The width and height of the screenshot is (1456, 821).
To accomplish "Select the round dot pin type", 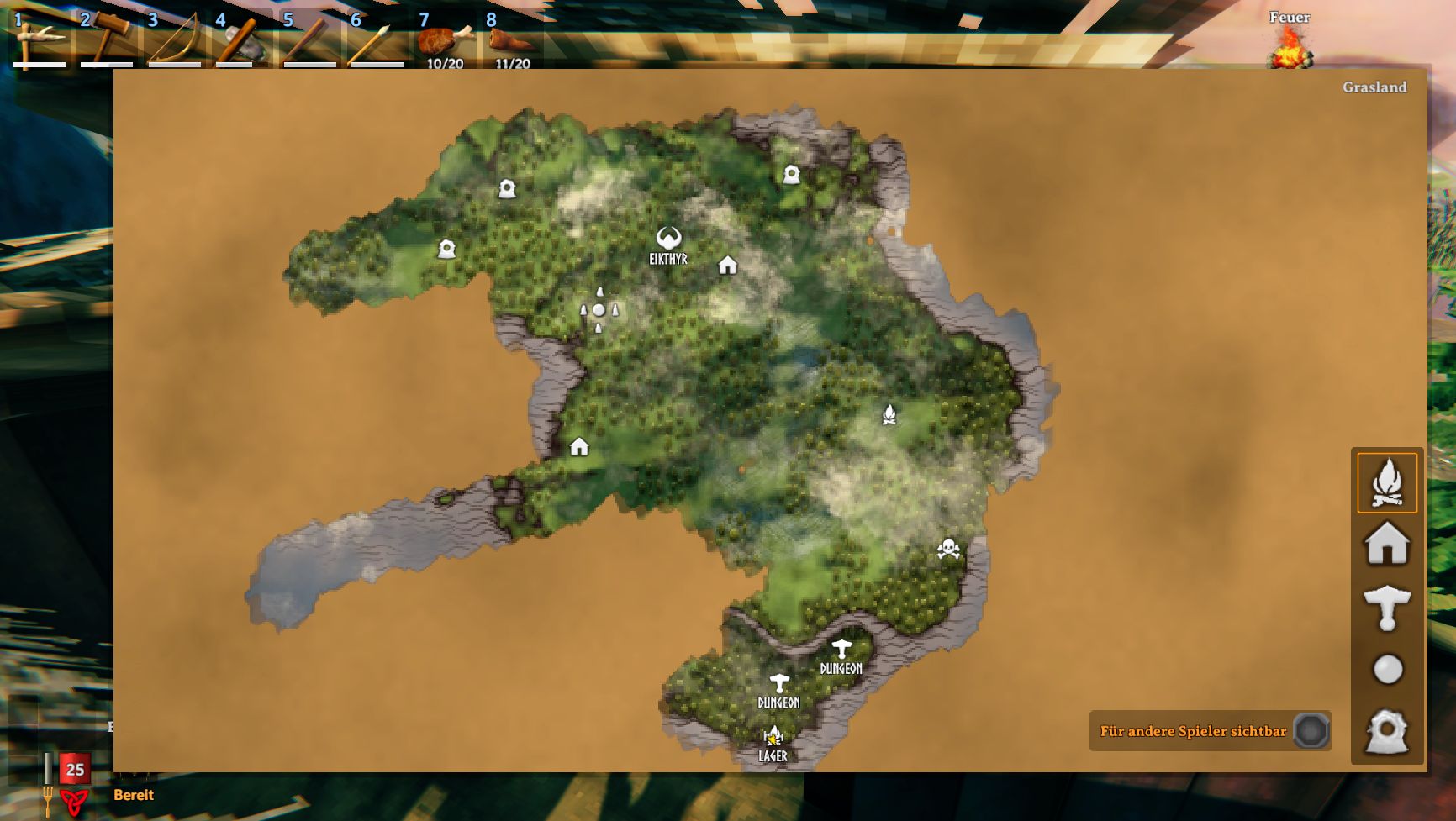I will click(1389, 666).
